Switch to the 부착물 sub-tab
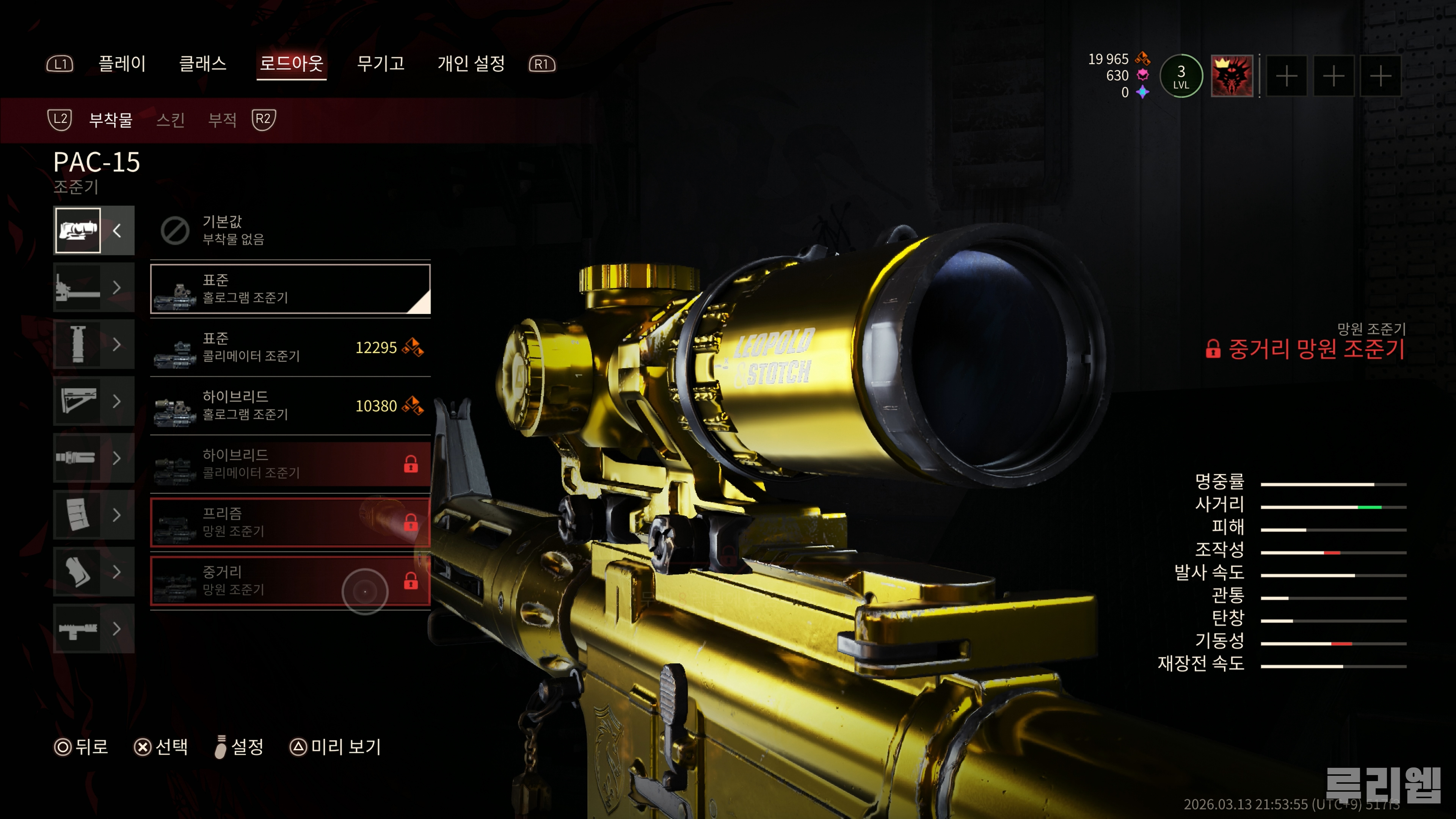Image resolution: width=1456 pixels, height=819 pixels. click(x=111, y=120)
